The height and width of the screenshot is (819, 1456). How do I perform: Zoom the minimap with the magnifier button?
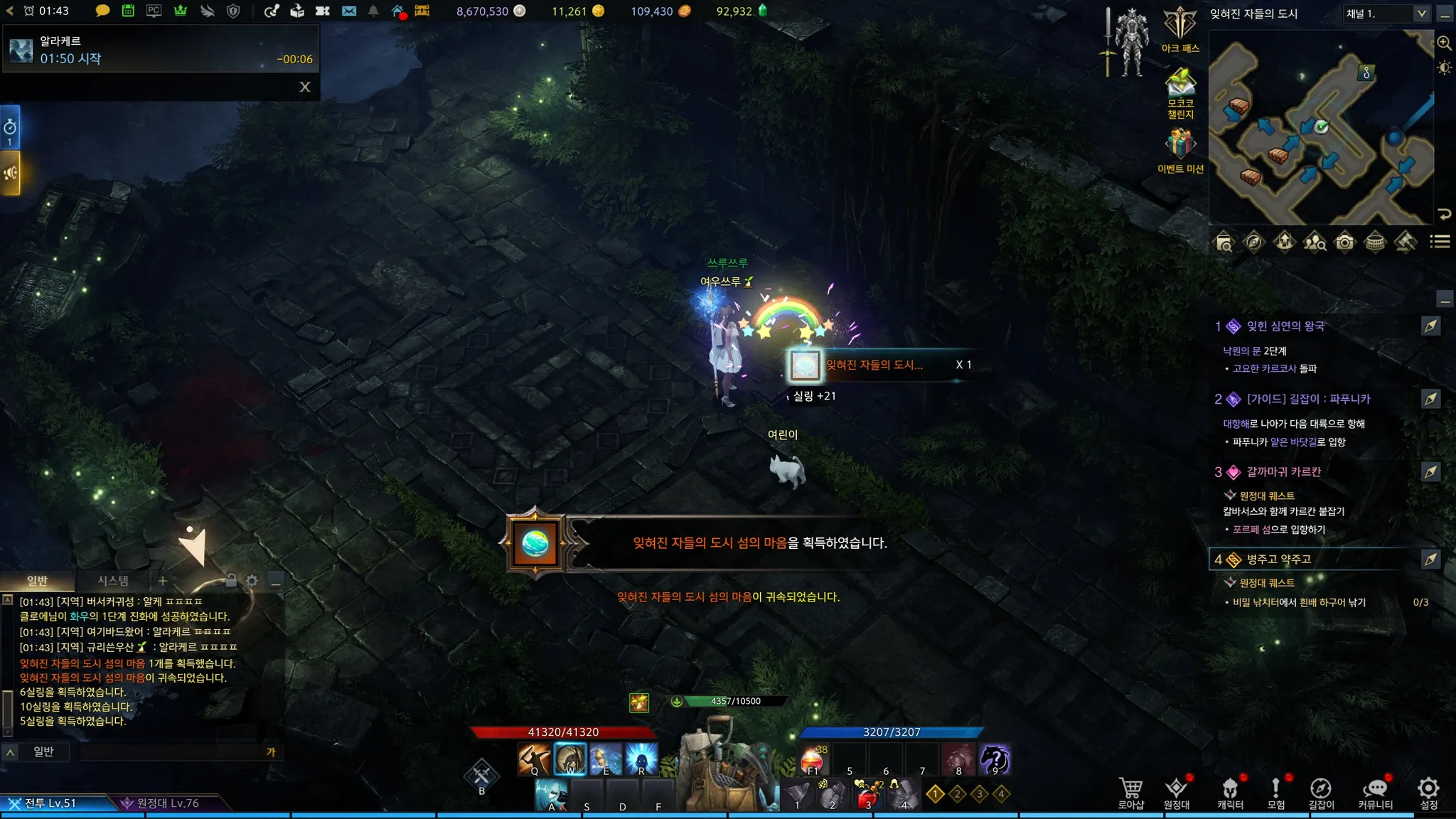pyautogui.click(x=1444, y=43)
